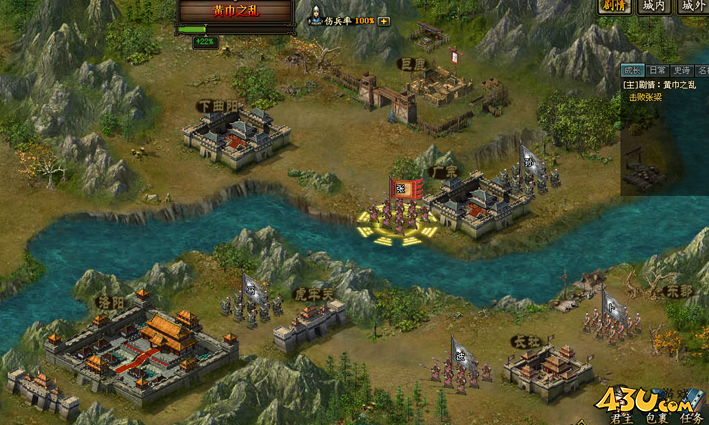Track the 击败张梁 objective
The image size is (709, 425).
click(x=646, y=97)
